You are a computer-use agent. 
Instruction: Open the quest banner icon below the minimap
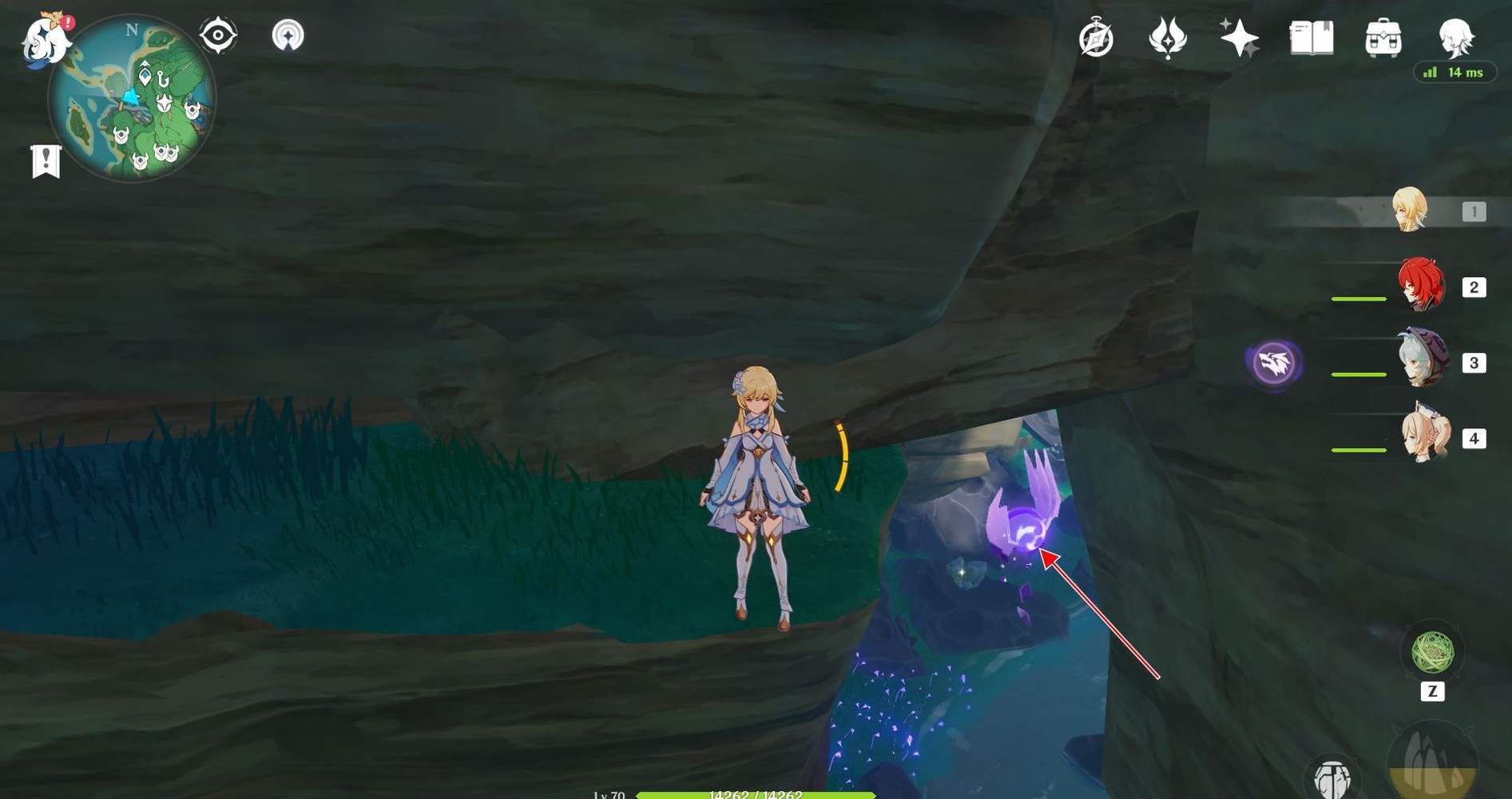48,160
